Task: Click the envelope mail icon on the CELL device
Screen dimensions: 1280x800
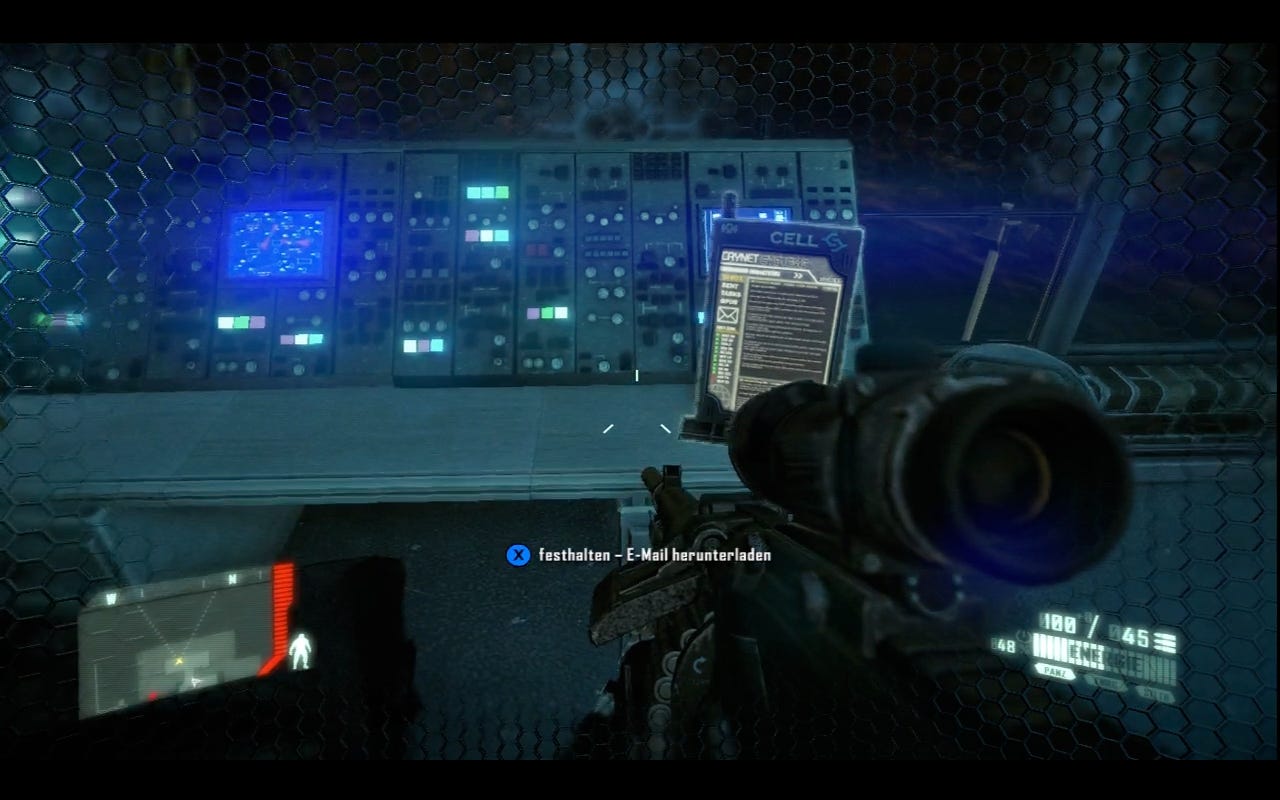Action: click(725, 316)
